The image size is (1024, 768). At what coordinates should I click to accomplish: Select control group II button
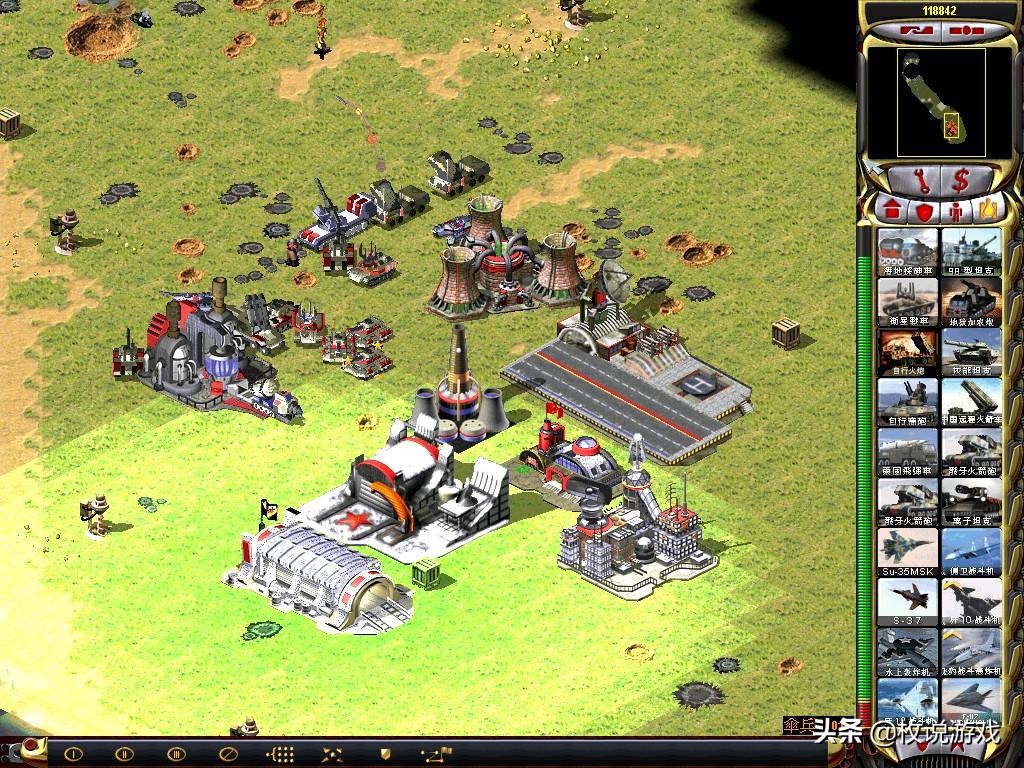(x=125, y=754)
